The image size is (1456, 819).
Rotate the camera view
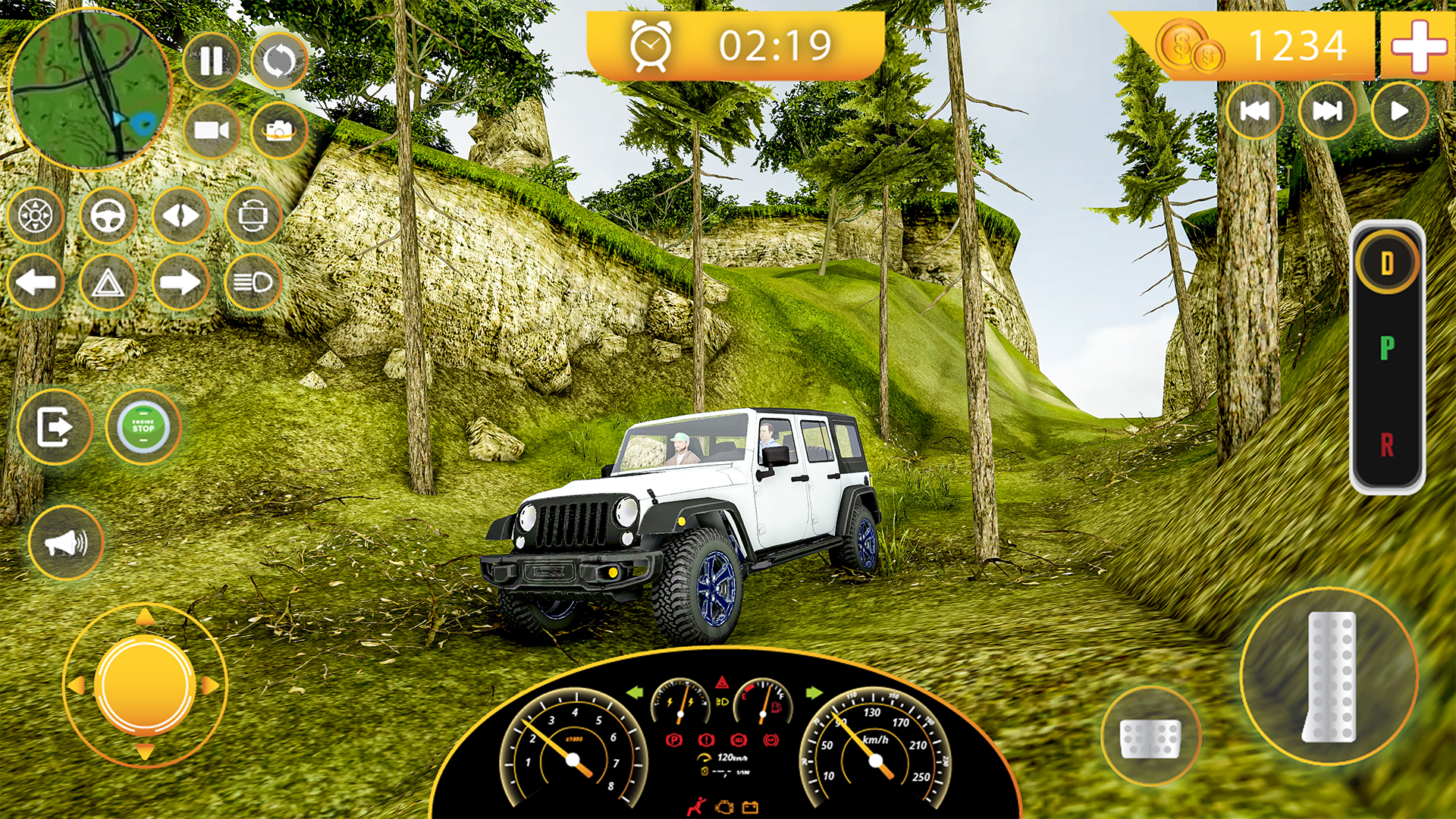coord(253,216)
